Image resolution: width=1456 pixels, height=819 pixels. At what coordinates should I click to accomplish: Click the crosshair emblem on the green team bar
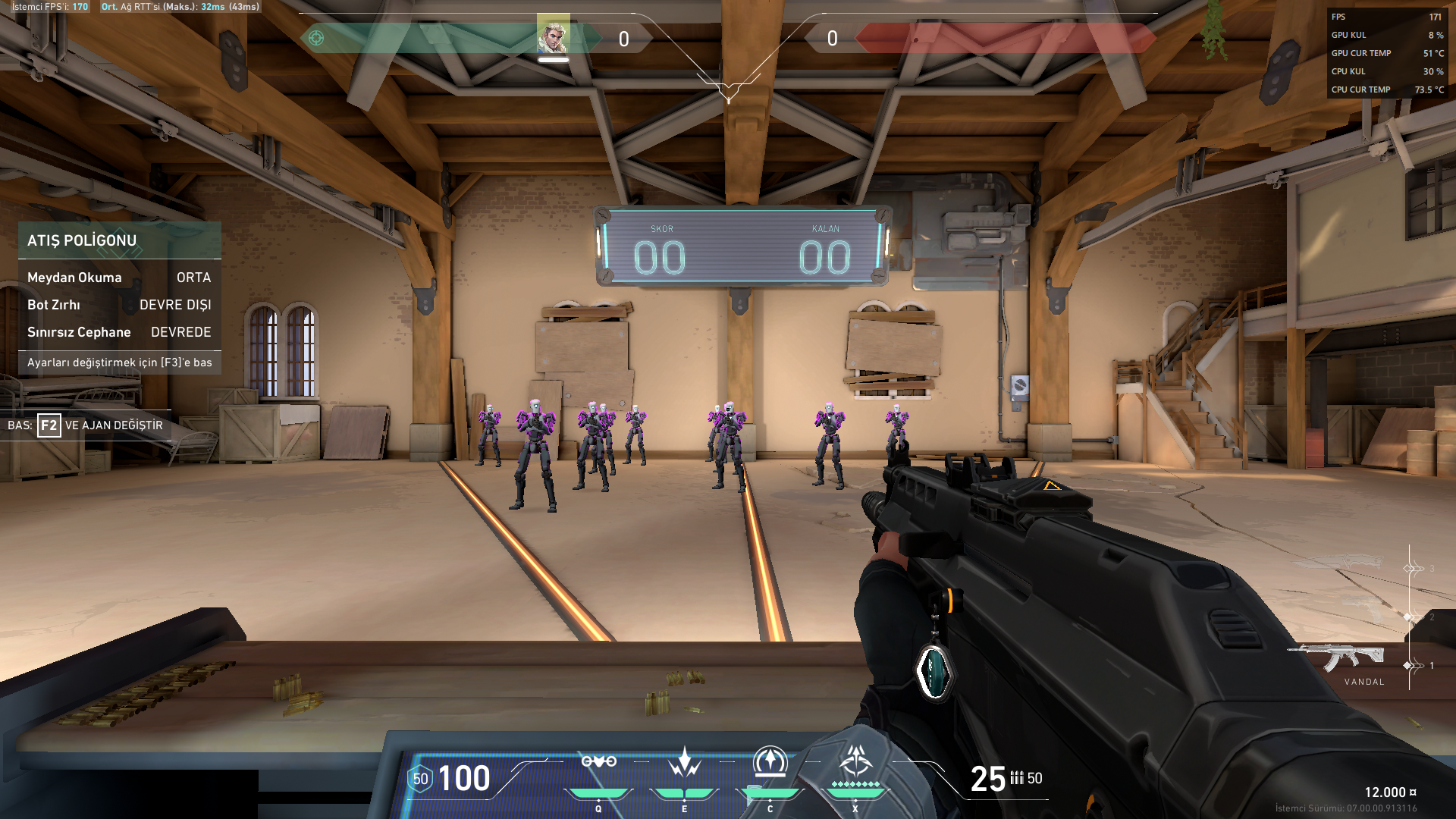click(x=316, y=38)
